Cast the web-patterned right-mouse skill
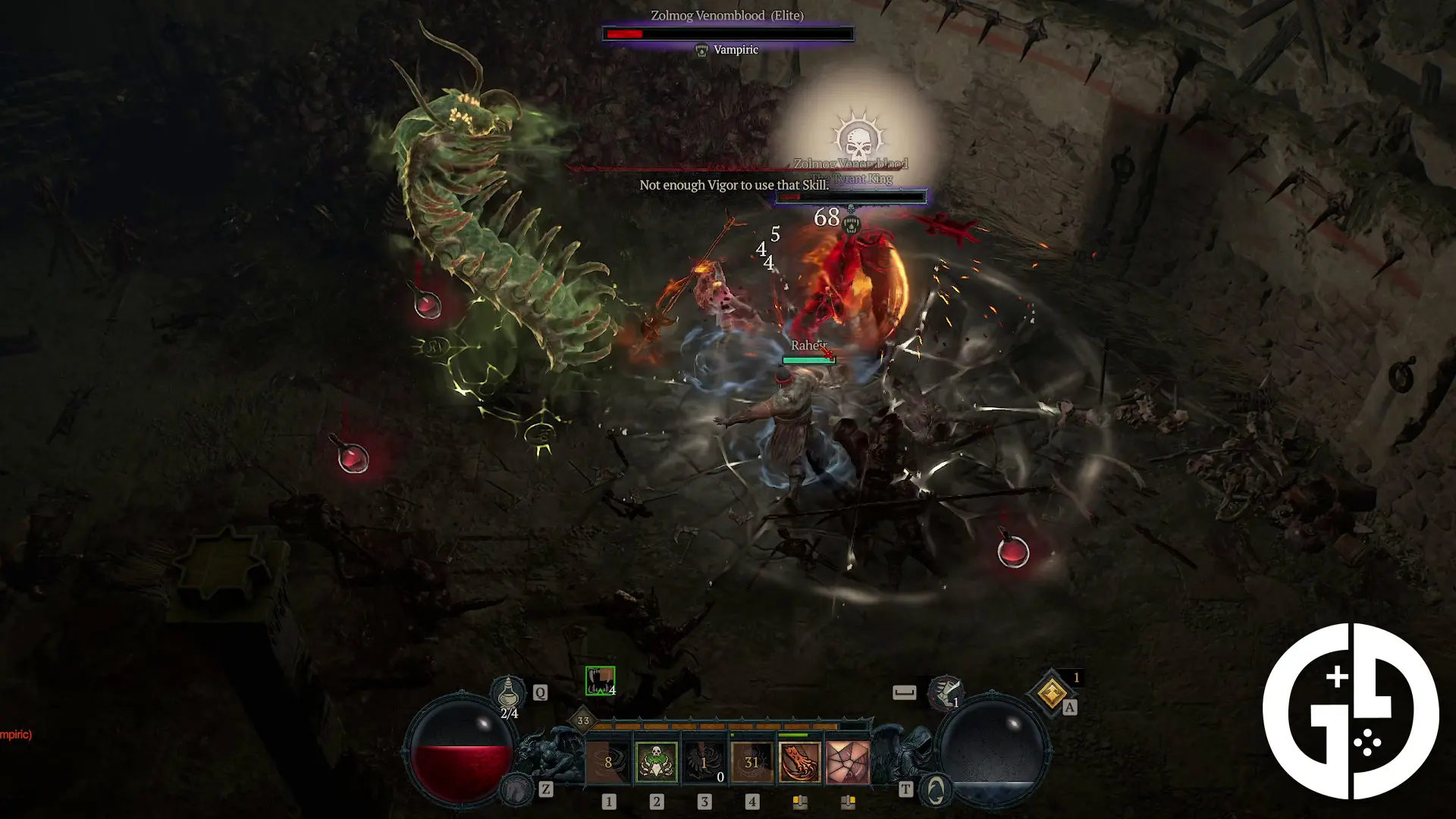Image resolution: width=1456 pixels, height=819 pixels. [848, 761]
